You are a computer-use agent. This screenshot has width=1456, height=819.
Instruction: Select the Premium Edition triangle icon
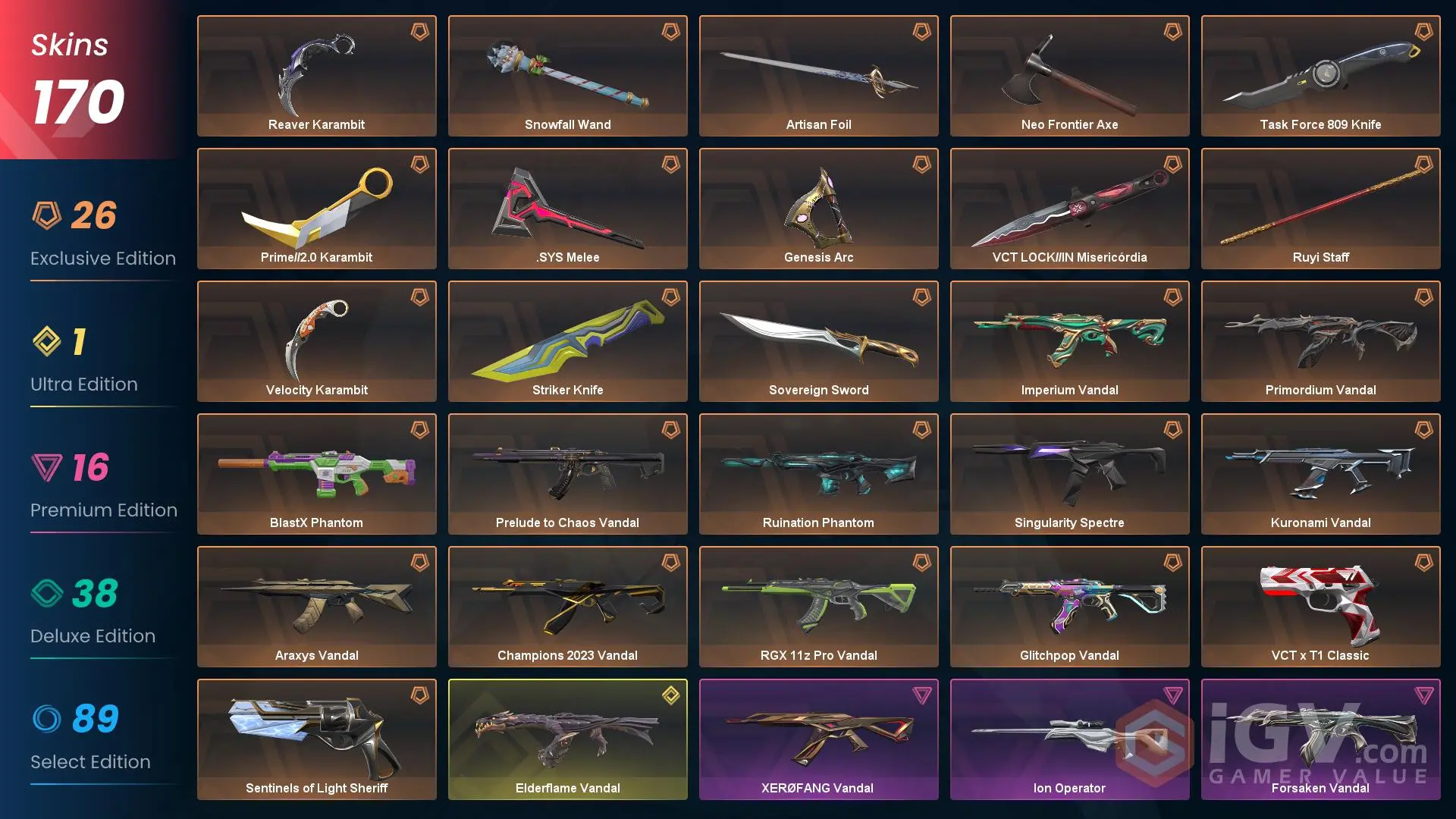point(47,469)
